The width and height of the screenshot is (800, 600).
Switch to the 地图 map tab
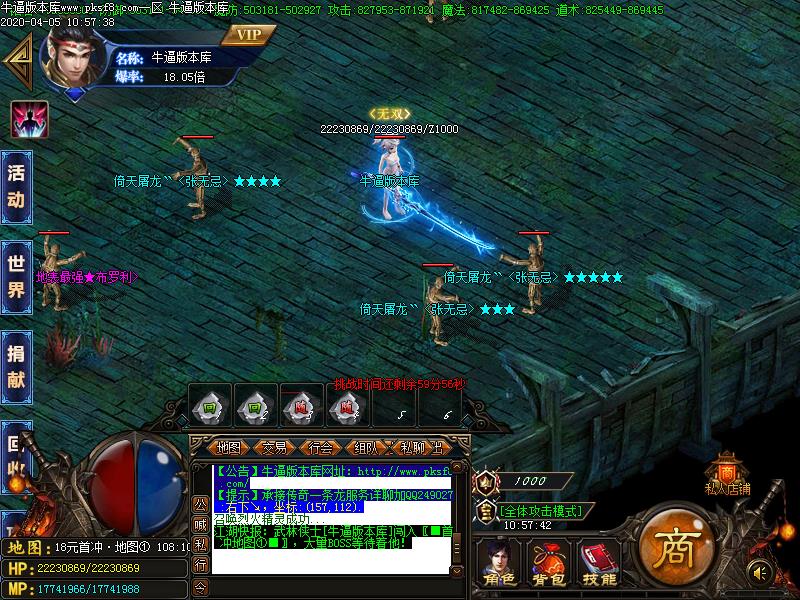click(229, 447)
